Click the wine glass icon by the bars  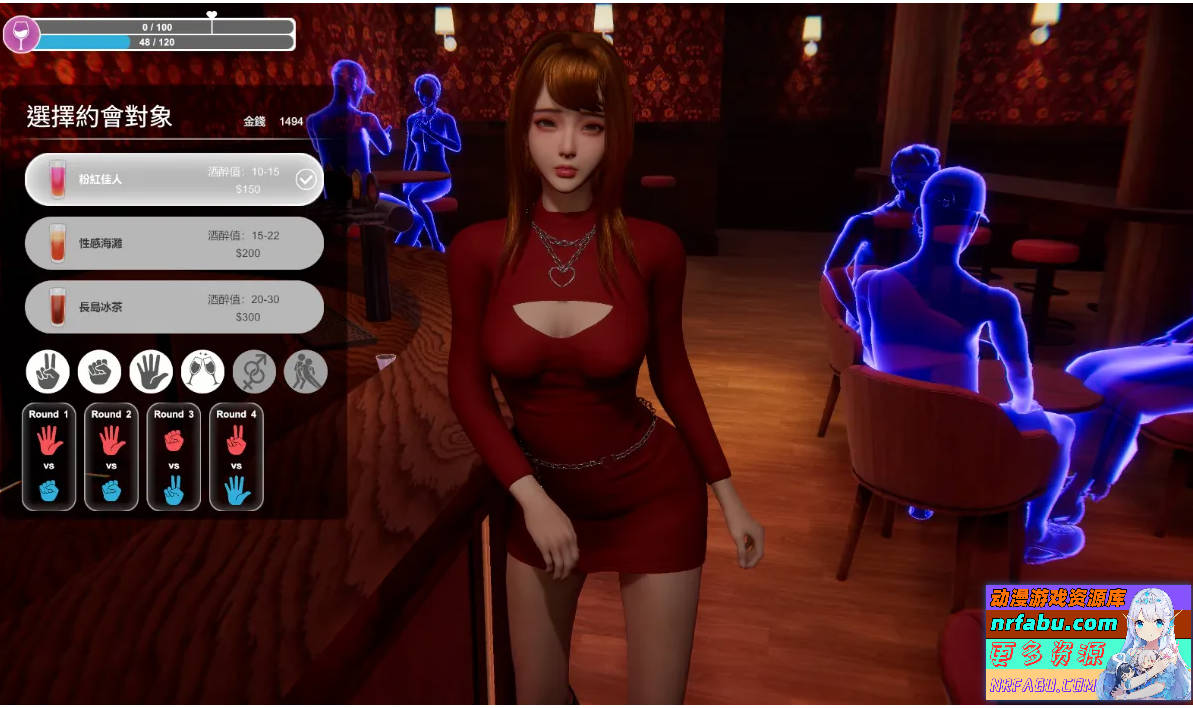pos(21,35)
